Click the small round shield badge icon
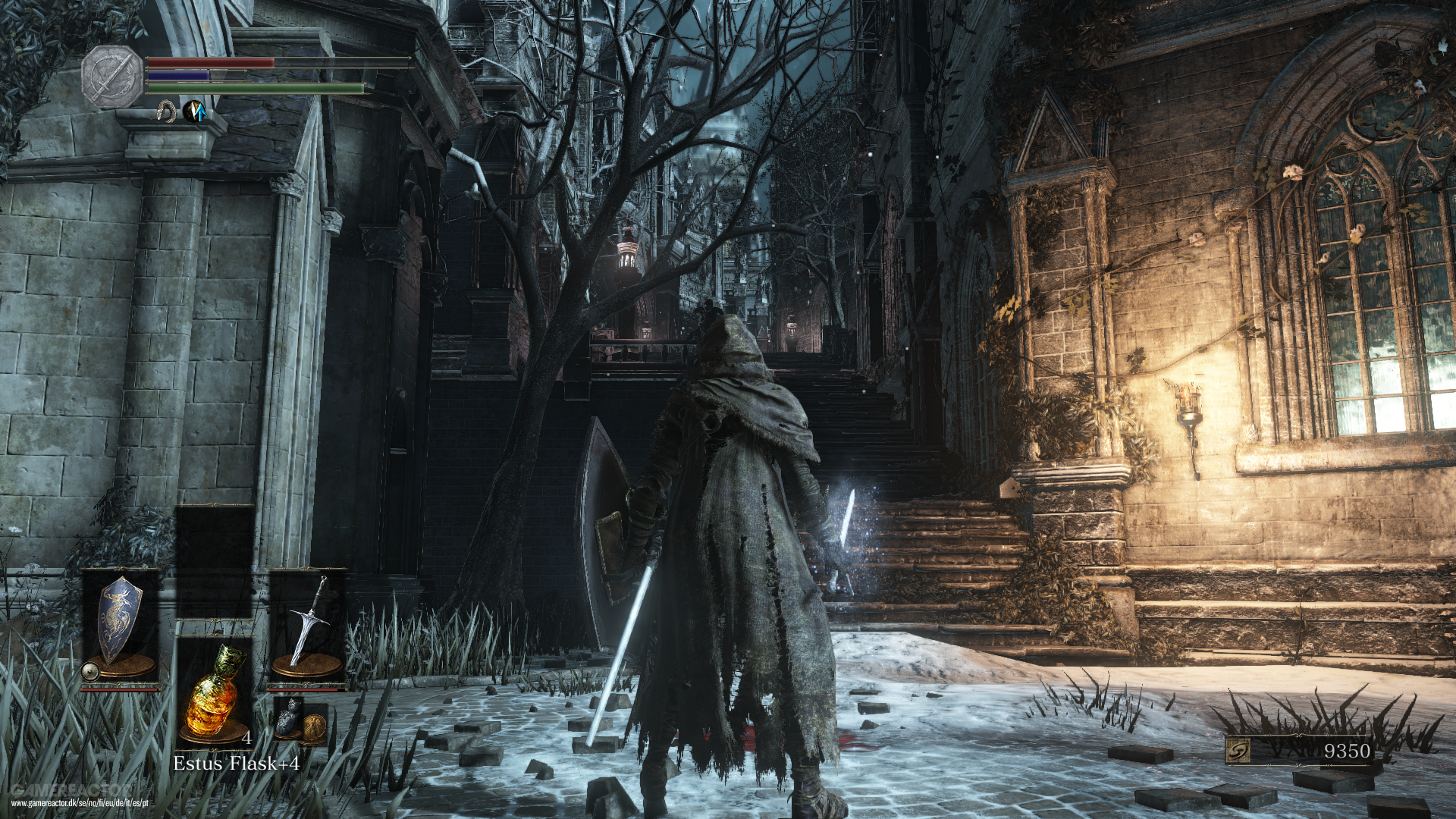This screenshot has width=1456, height=819. click(89, 670)
